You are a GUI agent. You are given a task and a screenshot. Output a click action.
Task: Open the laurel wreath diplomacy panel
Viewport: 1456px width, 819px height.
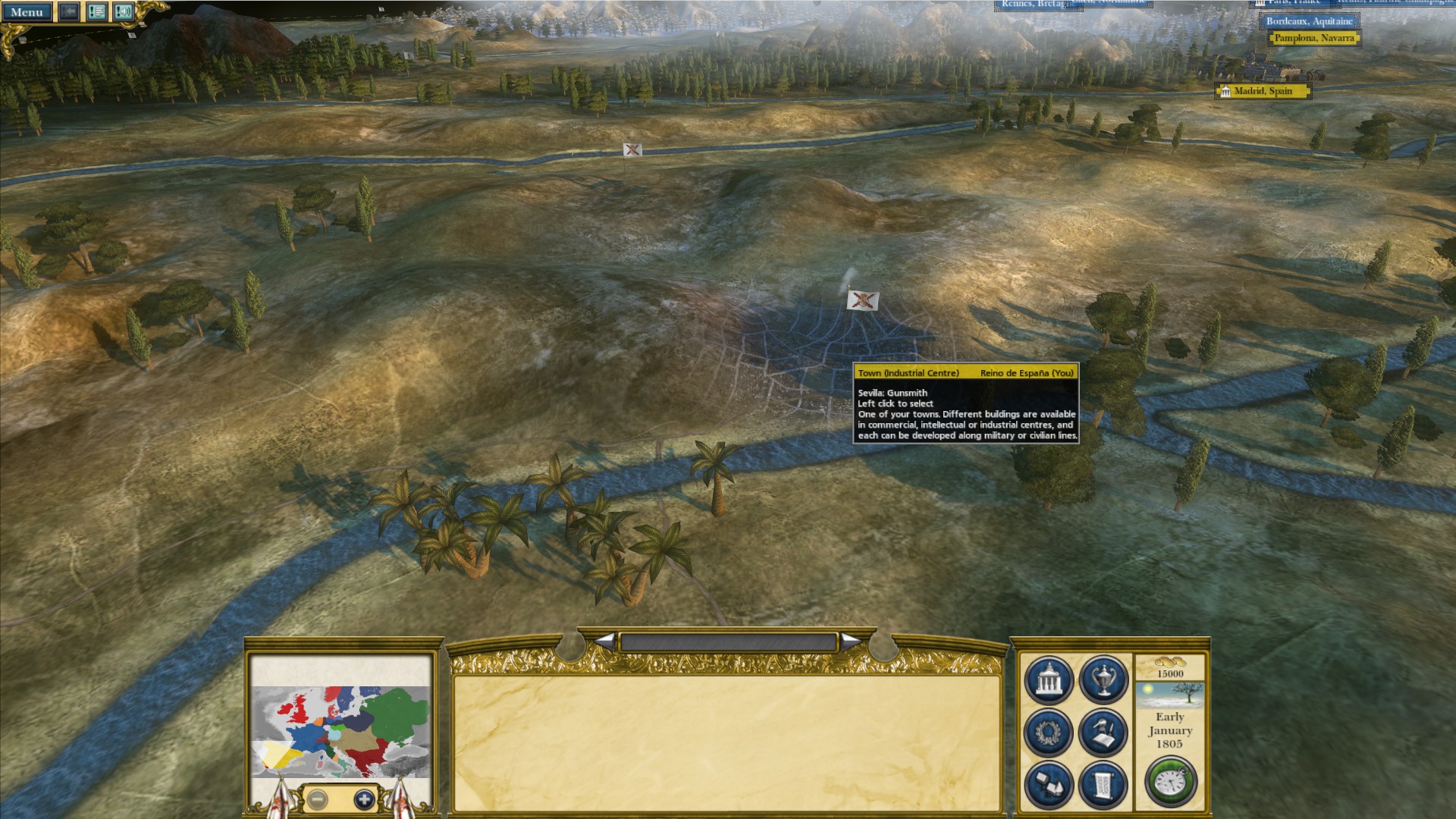tap(1049, 733)
